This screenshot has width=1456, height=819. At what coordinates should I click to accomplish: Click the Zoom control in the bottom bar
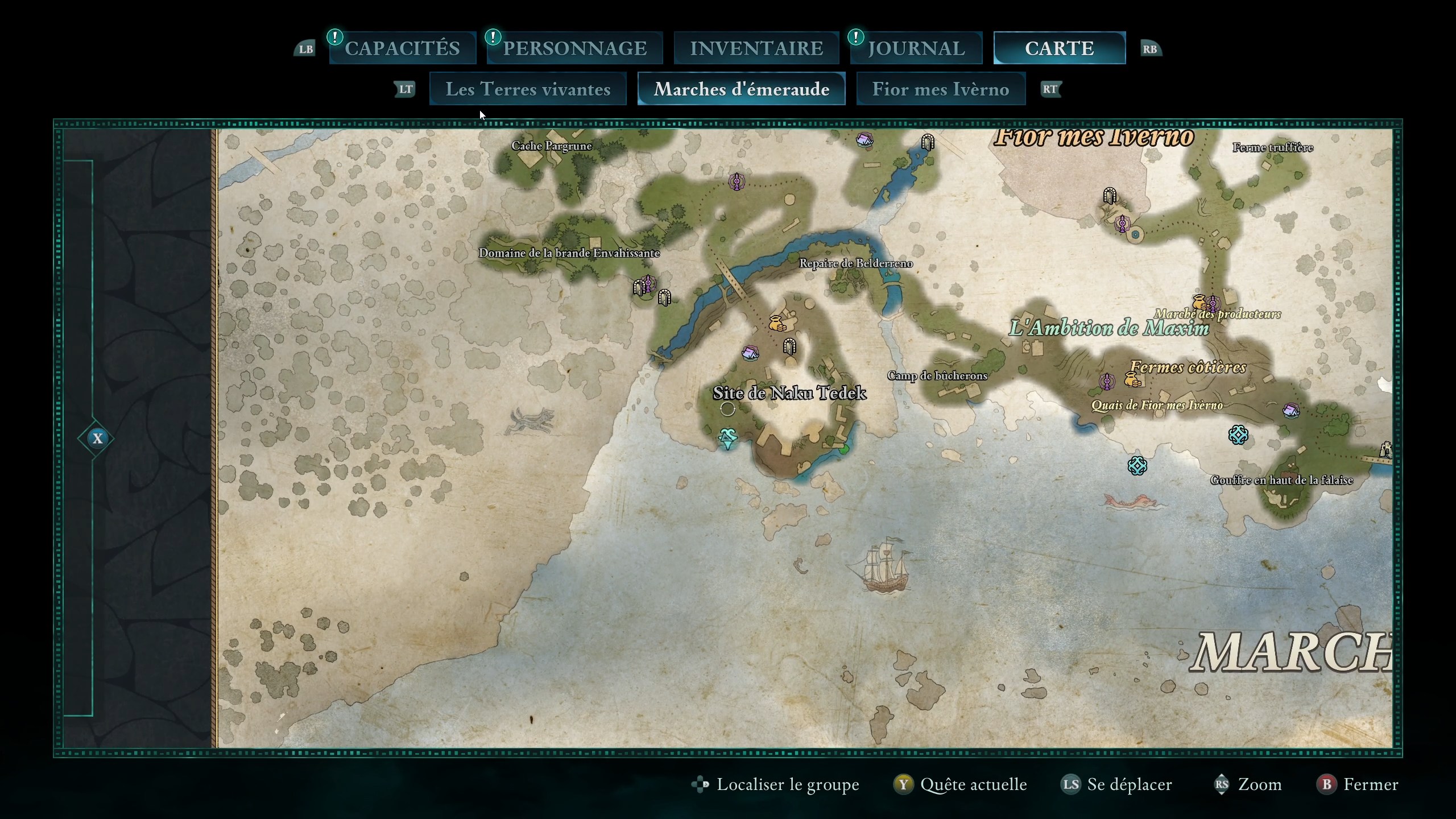1257,784
